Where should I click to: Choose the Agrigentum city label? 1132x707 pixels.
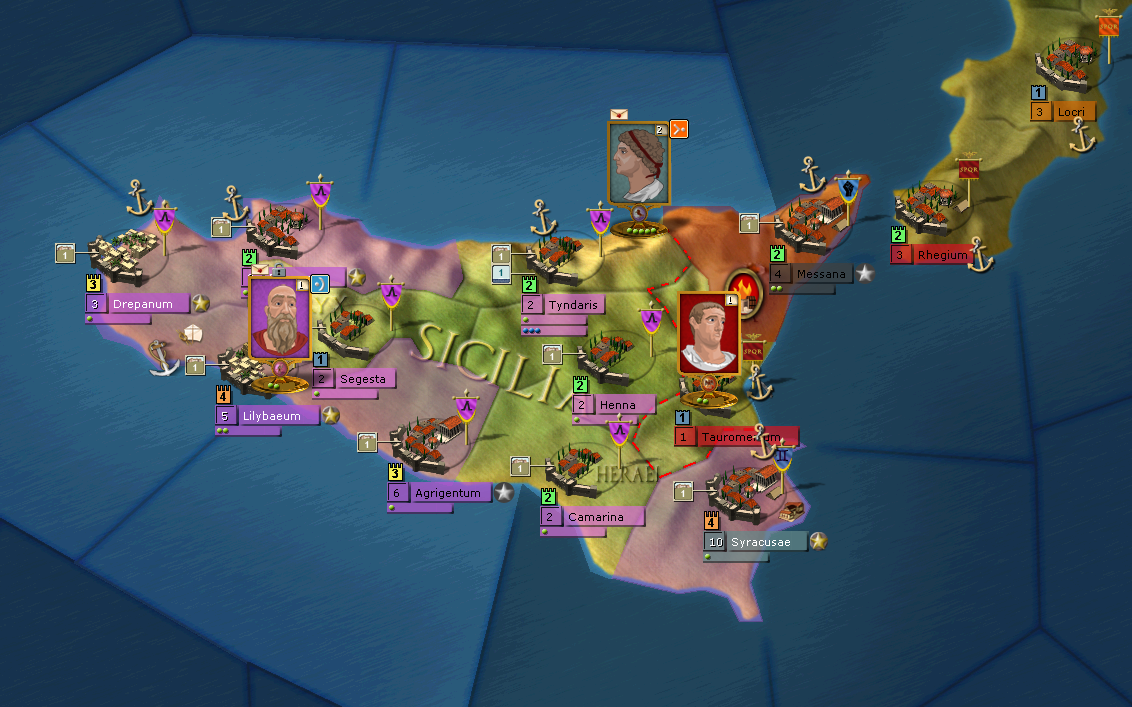(x=448, y=492)
